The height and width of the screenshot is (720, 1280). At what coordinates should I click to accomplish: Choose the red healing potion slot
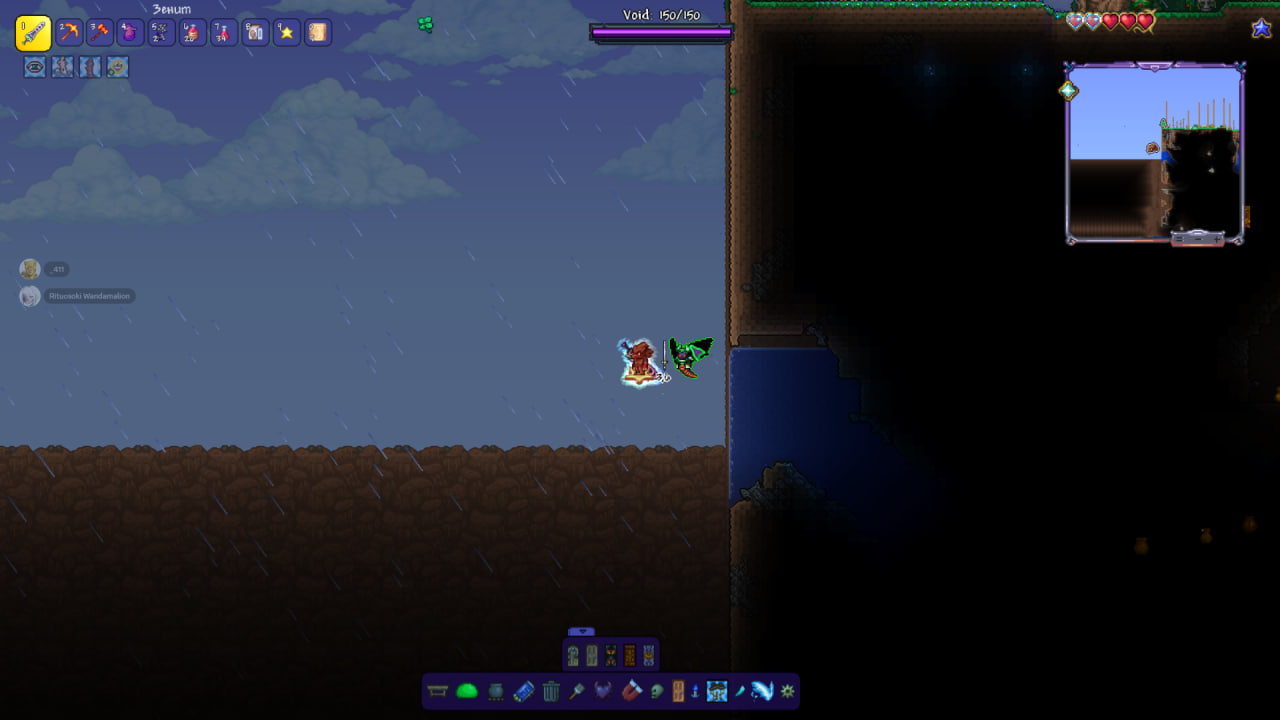click(x=193, y=33)
